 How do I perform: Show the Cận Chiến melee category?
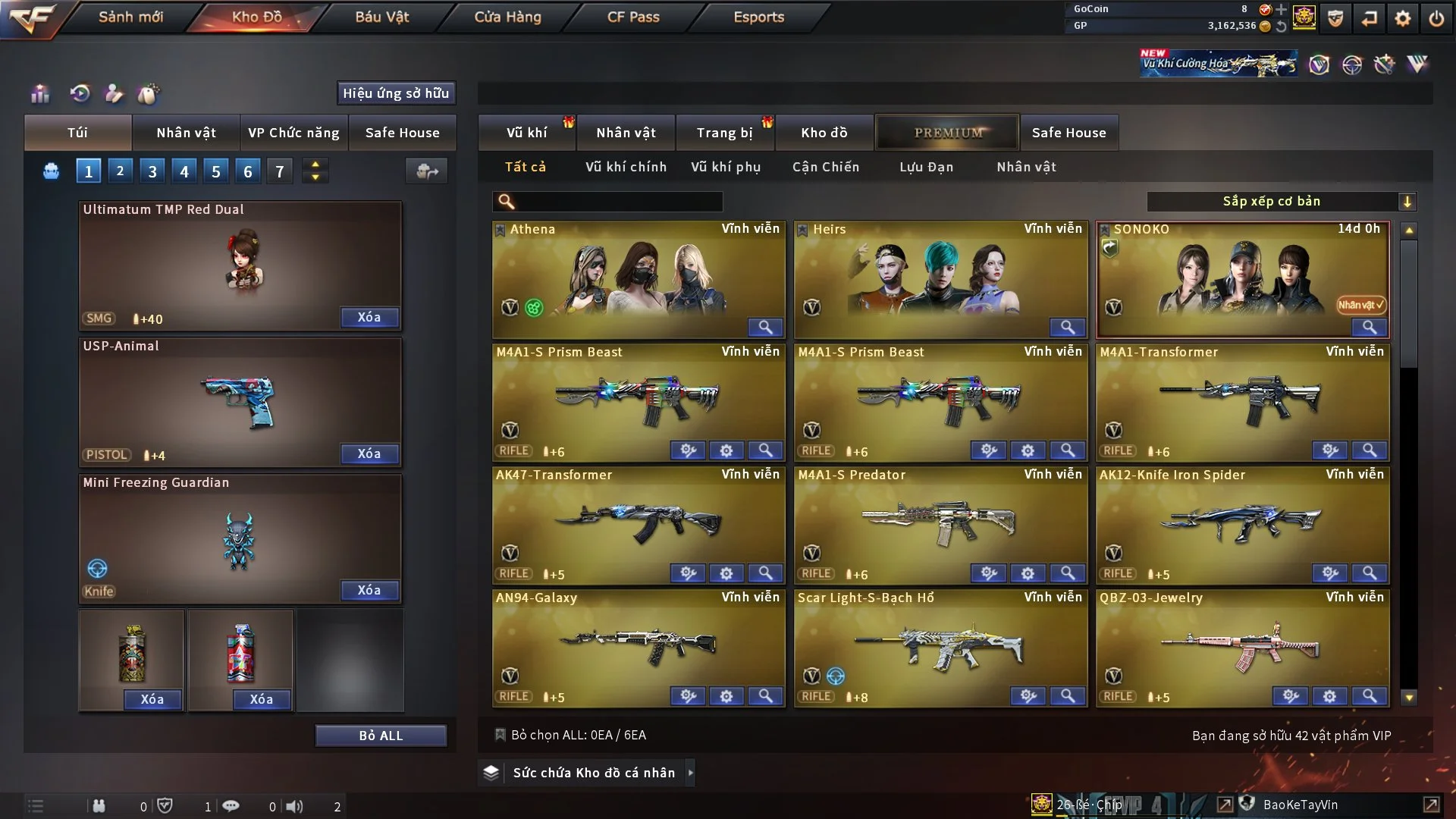(826, 167)
